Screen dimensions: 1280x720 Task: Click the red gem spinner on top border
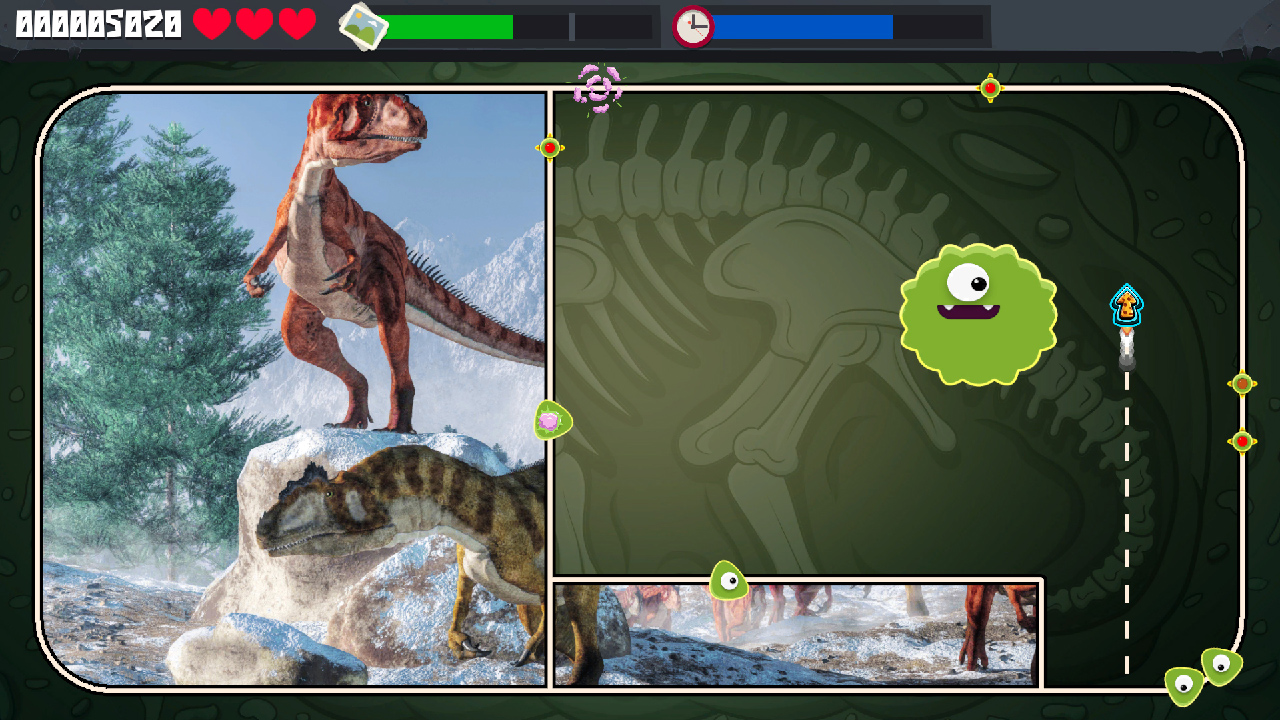(x=991, y=88)
